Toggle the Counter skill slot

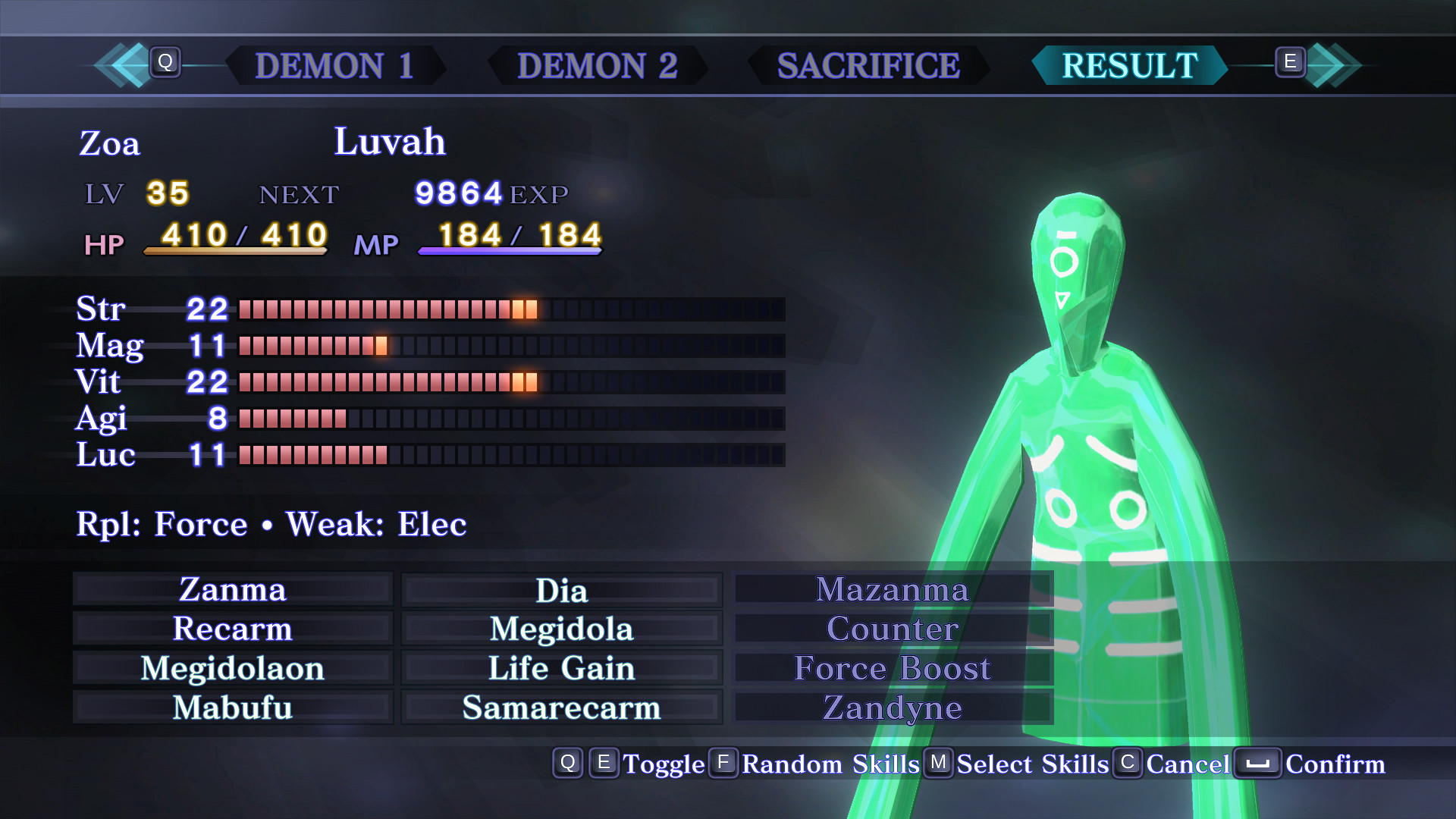pyautogui.click(x=892, y=629)
